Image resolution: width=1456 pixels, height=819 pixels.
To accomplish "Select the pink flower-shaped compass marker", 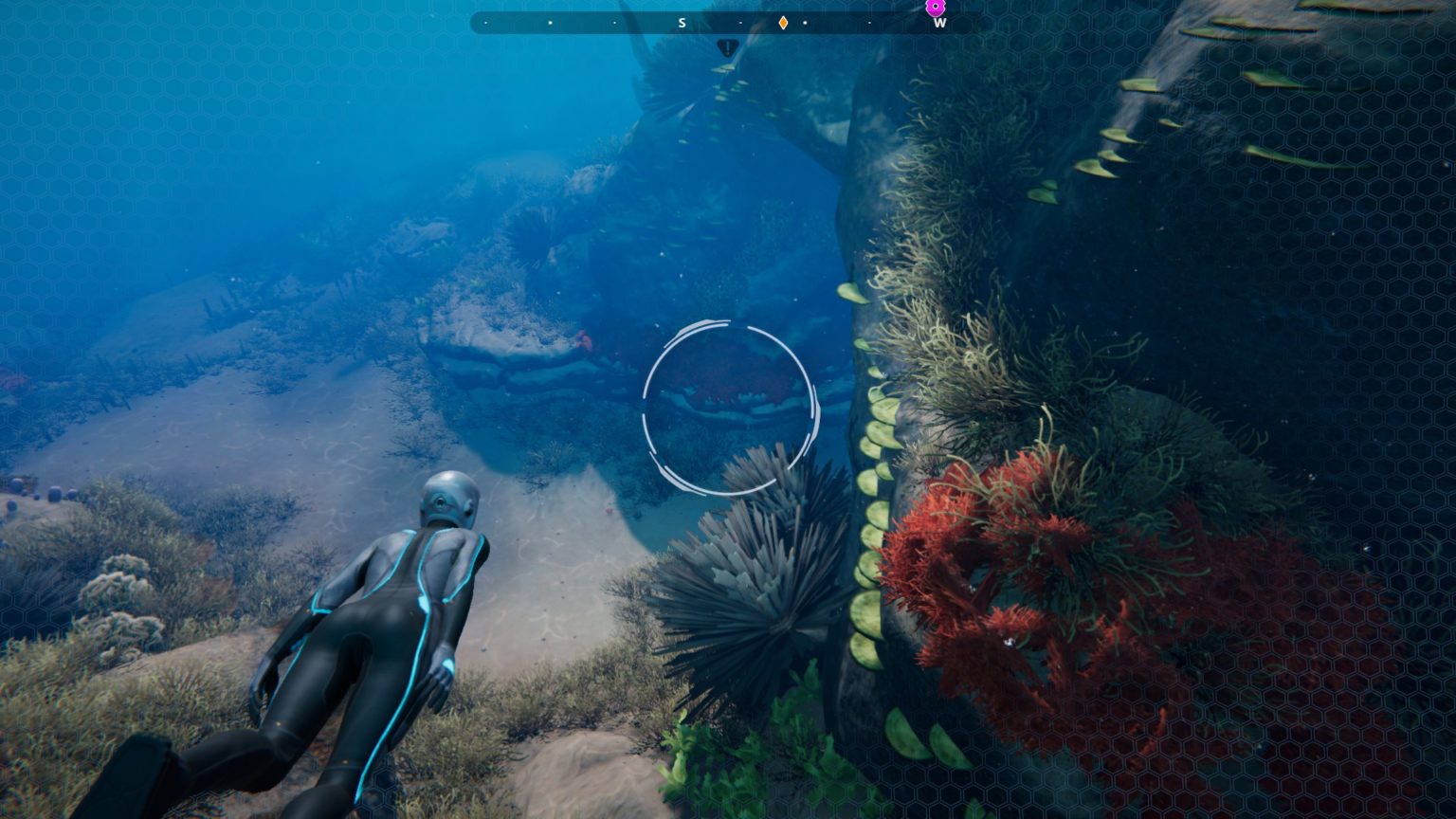I will pos(936,7).
